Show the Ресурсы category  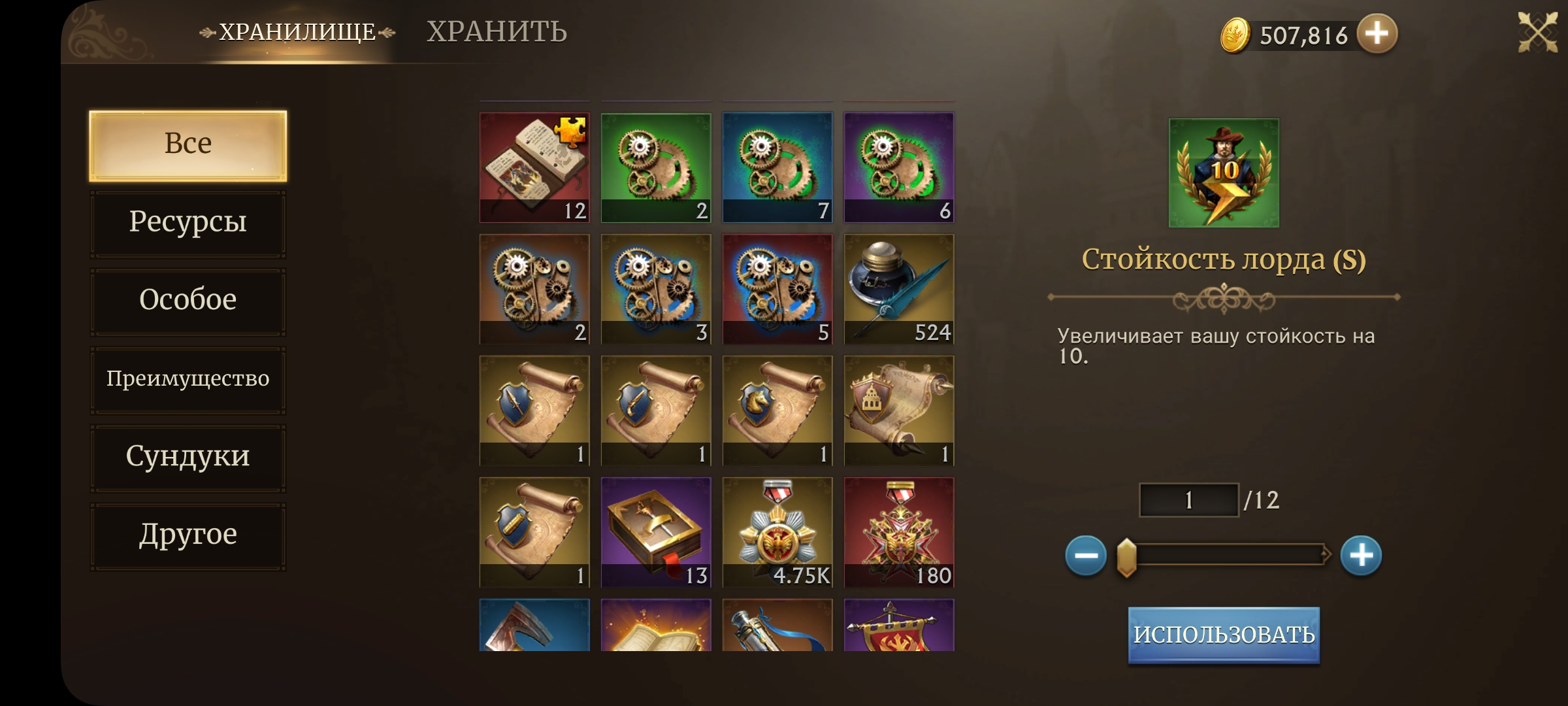(188, 223)
